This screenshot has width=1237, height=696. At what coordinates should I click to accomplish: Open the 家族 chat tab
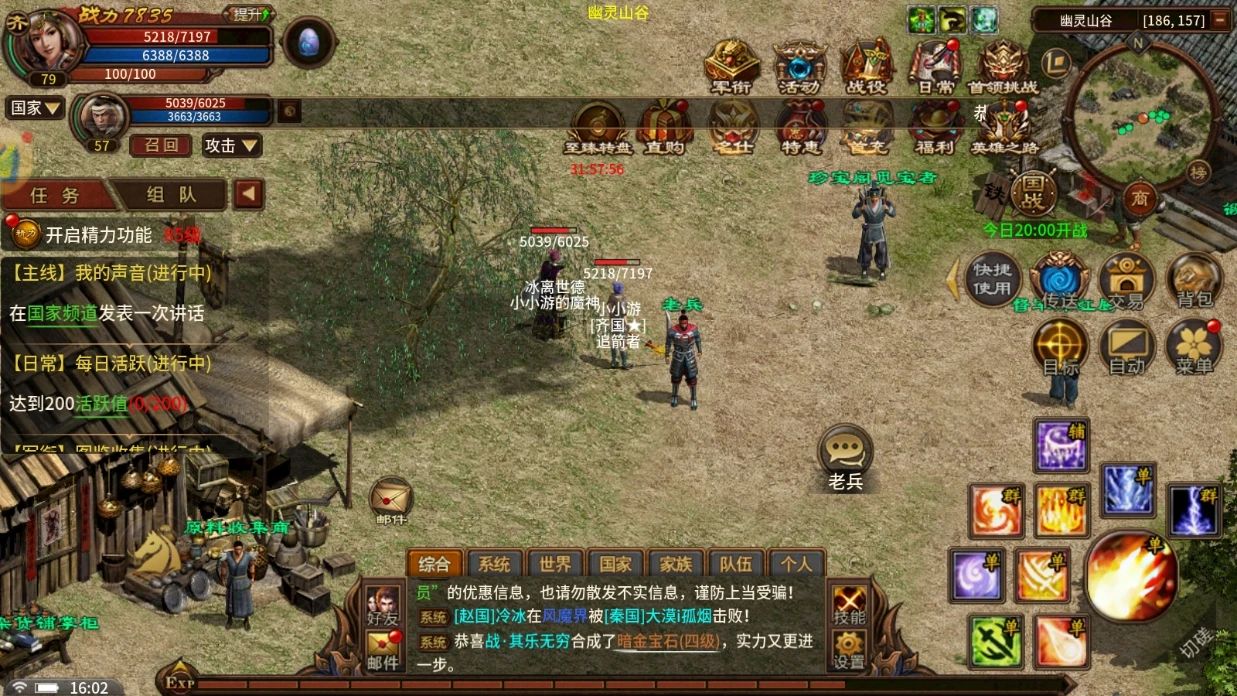coord(670,564)
